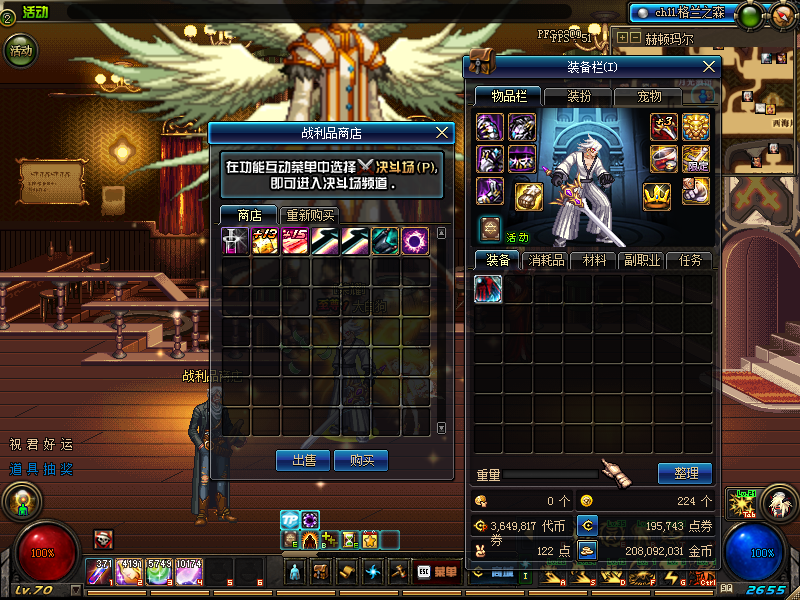The image size is (800, 600).
Task: Select the 商店 shop tab
Action: (x=250, y=215)
